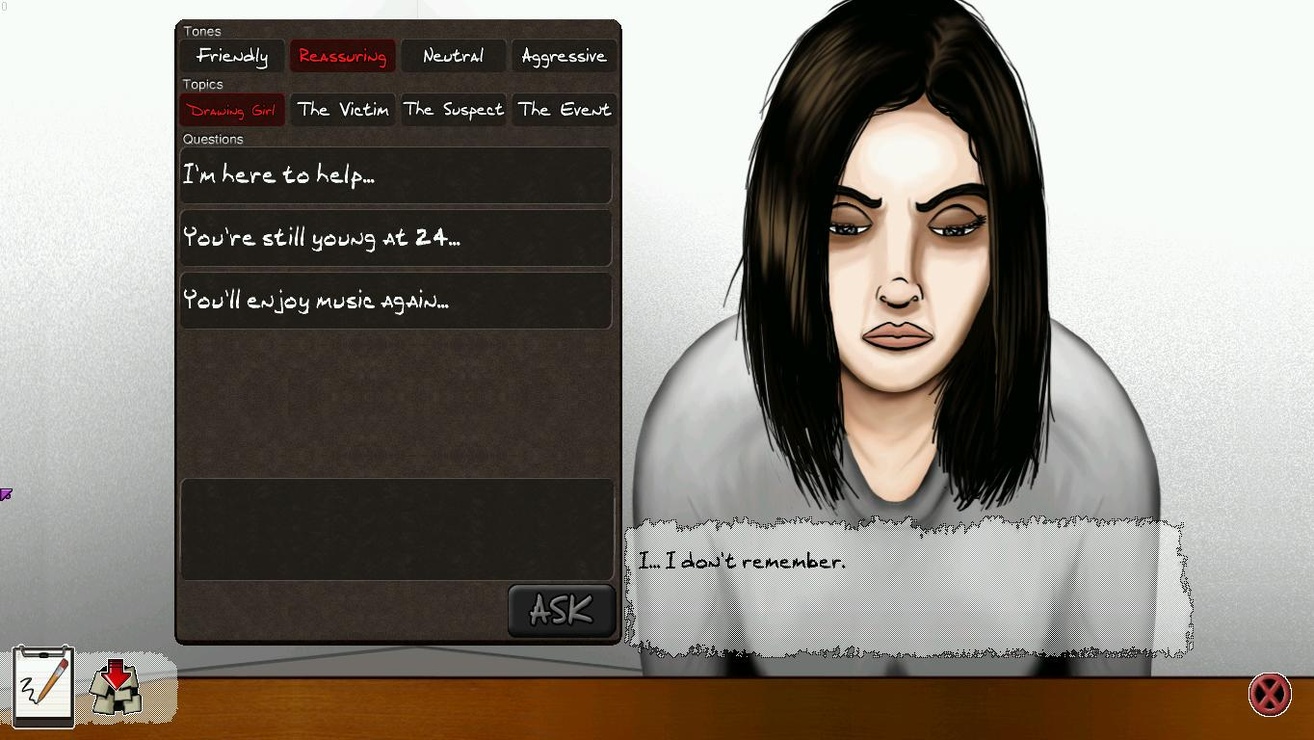Open the clipboard notes icon
Screen dimensions: 1314x740
tap(44, 686)
